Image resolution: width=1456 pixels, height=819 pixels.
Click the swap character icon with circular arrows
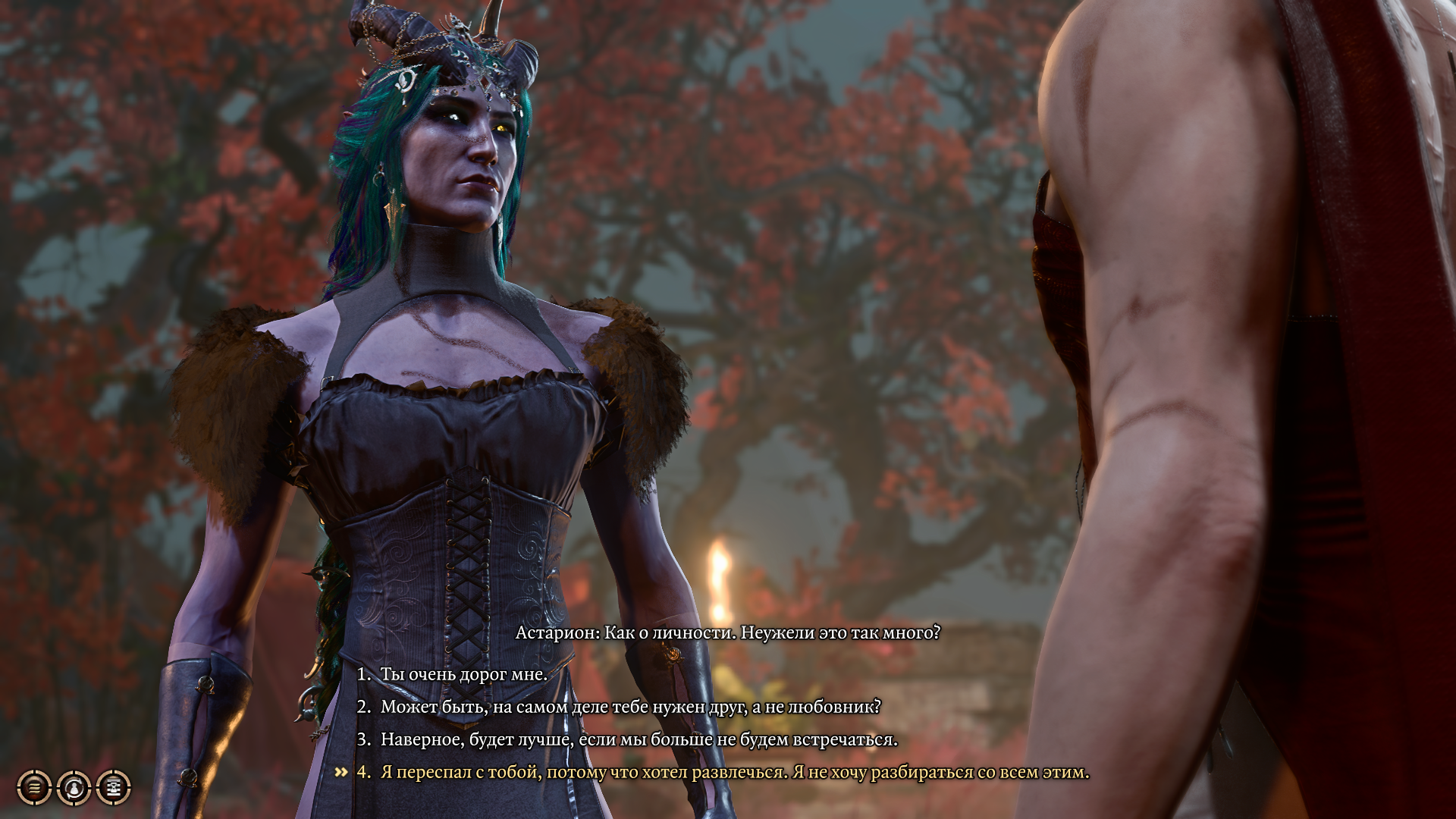[74, 788]
